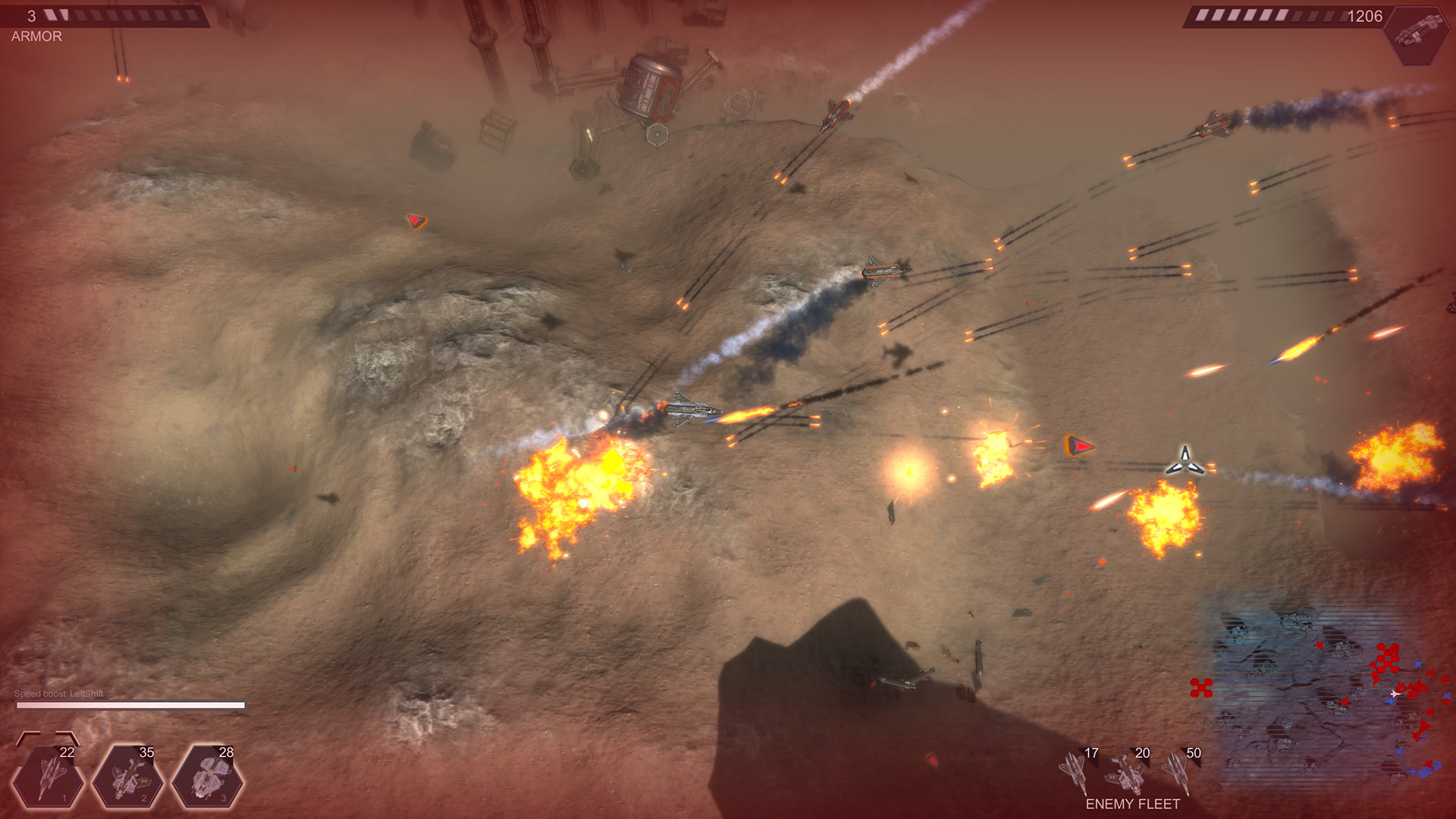The image size is (1456, 819).
Task: Select the gunship unit in slot 3
Action: [x=209, y=776]
